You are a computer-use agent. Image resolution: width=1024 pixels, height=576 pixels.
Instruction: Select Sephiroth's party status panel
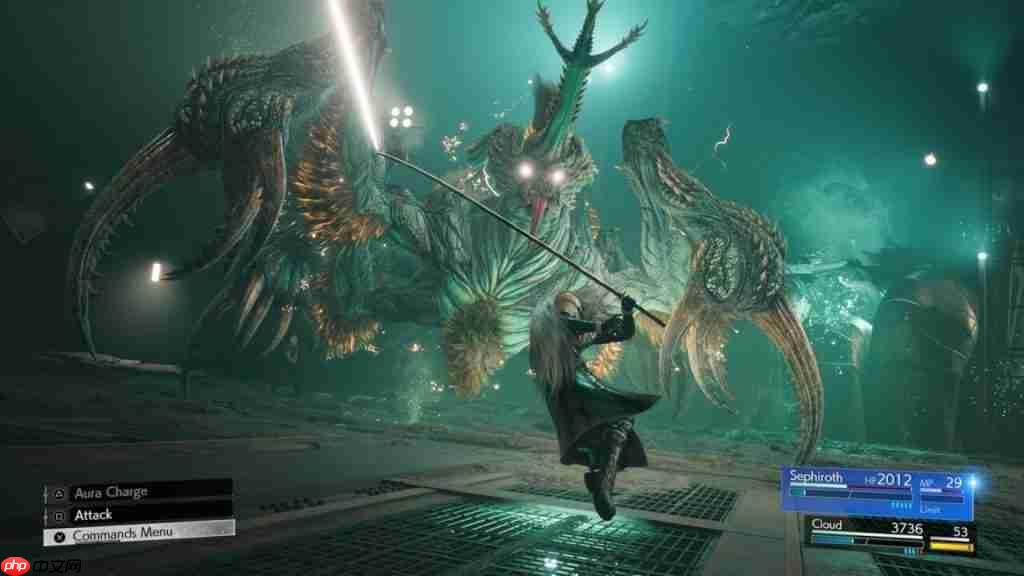tap(876, 492)
